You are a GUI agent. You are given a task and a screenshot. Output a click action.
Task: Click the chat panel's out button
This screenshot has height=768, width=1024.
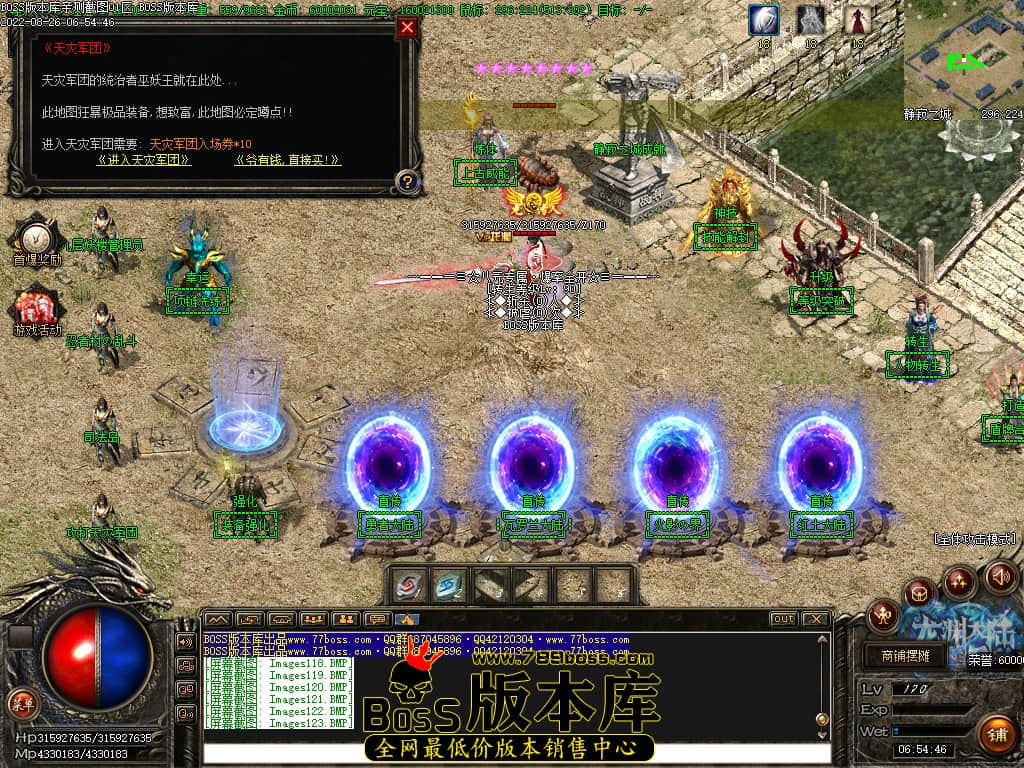tap(783, 619)
